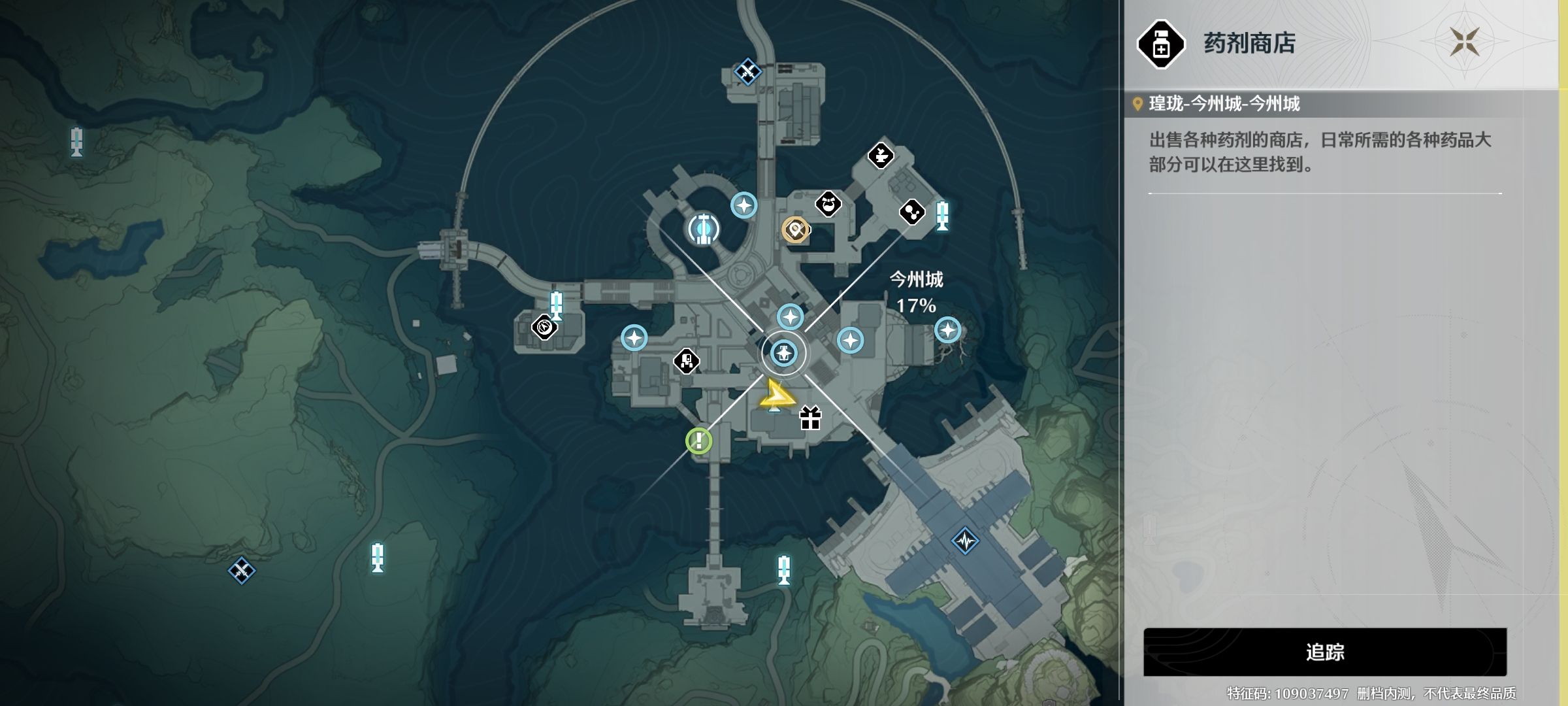The width and height of the screenshot is (1568, 706).
Task: Close the 药剂商店 detail panel
Action: point(1464,42)
